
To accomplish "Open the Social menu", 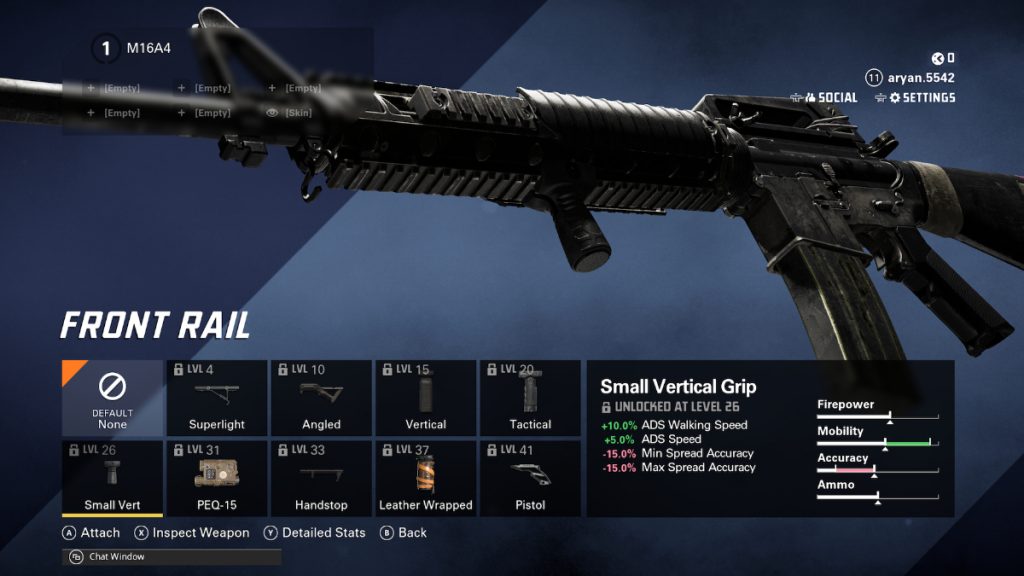I will point(824,98).
